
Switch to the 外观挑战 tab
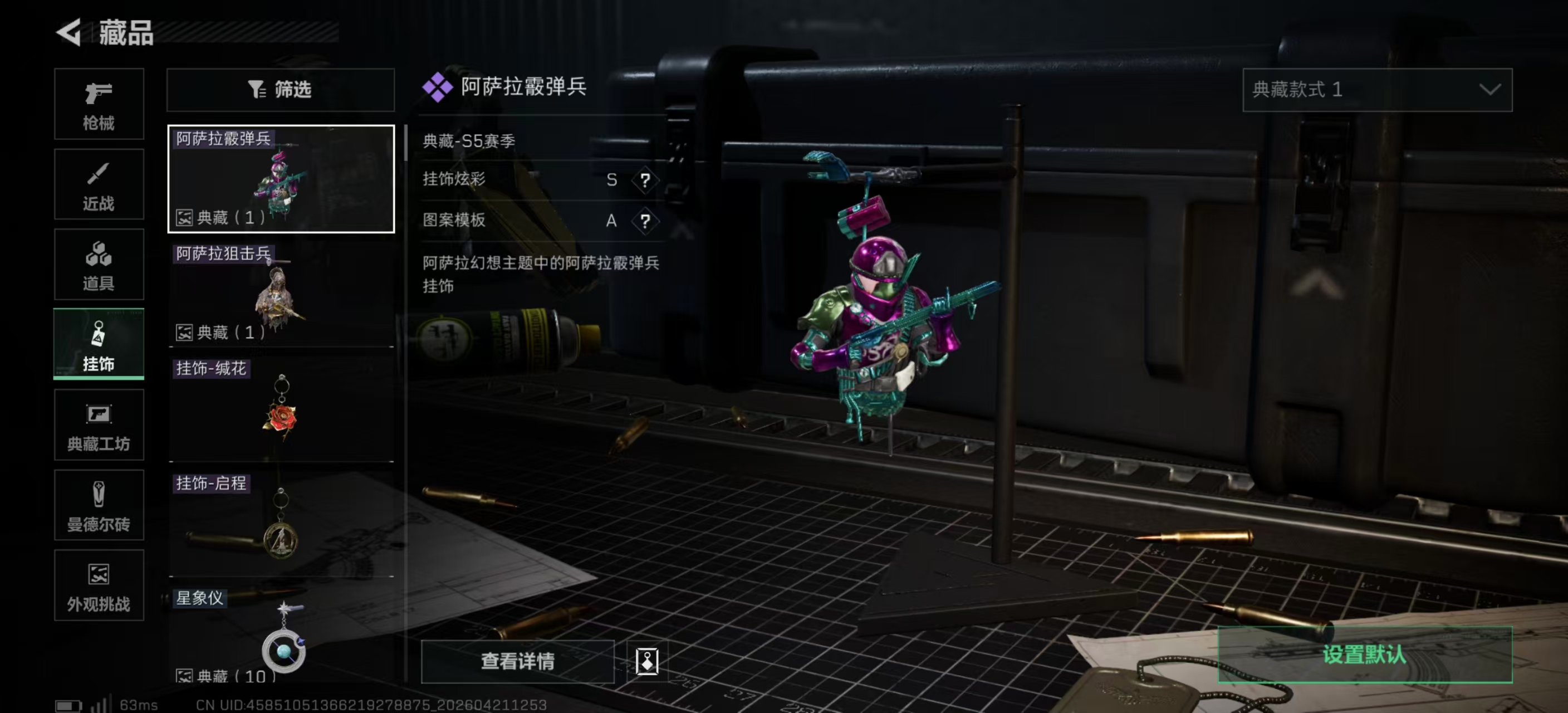(99, 586)
